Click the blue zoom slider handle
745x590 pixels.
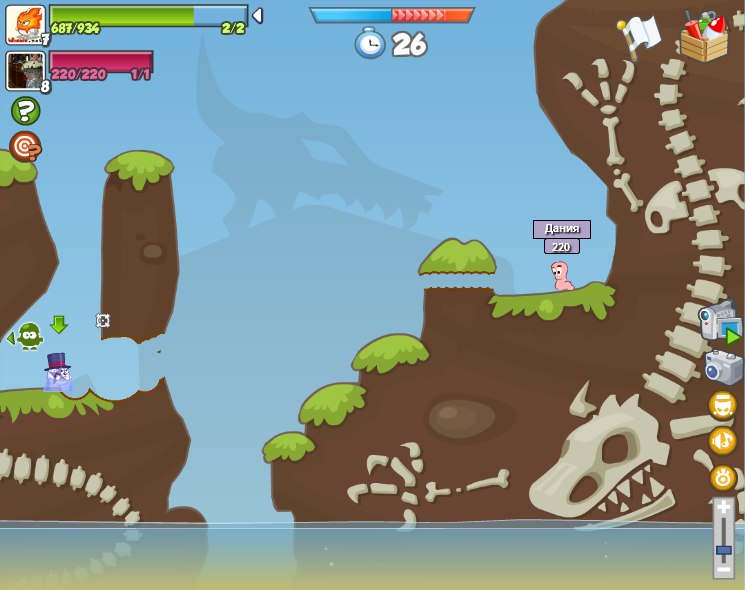[x=724, y=549]
